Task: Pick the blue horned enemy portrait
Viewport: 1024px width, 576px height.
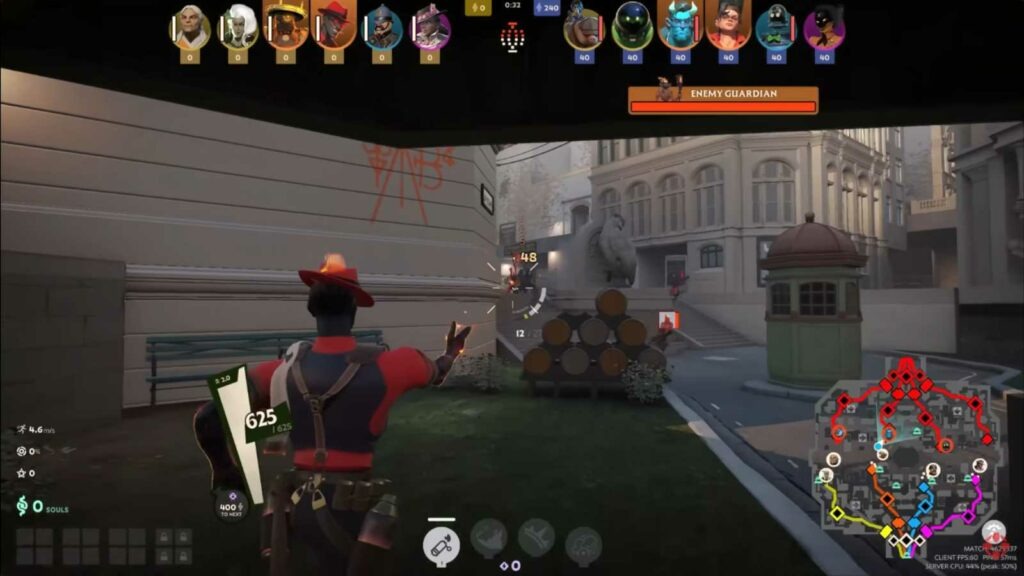Action: coord(680,25)
